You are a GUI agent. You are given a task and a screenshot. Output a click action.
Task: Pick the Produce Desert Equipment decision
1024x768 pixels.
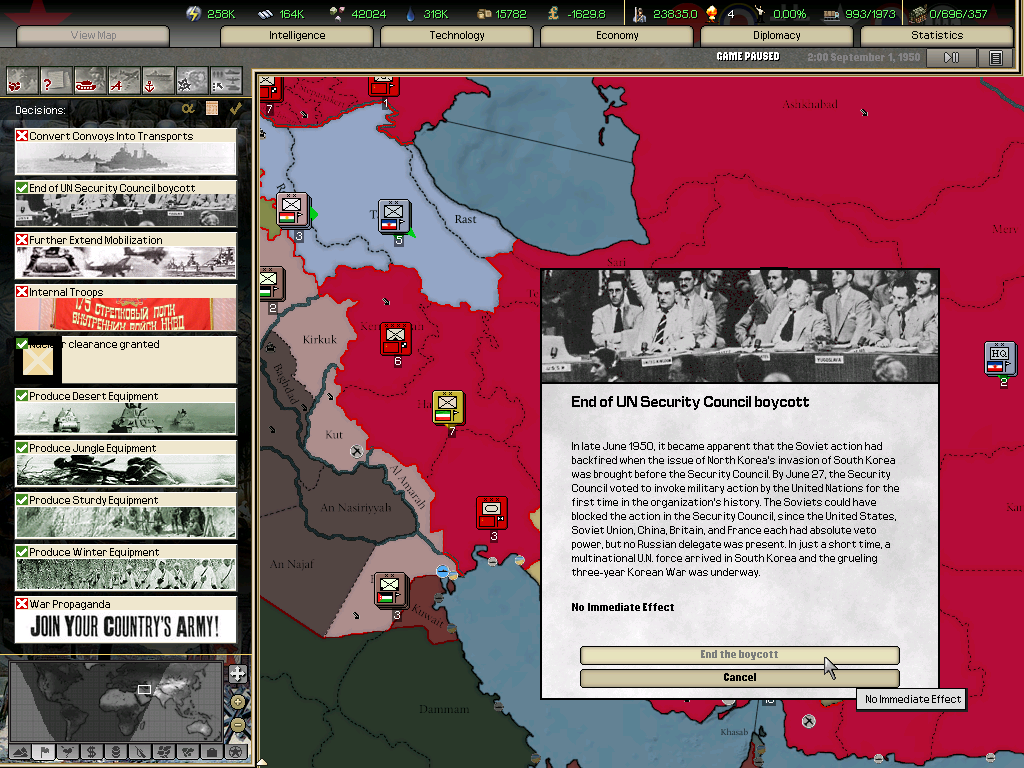(x=126, y=411)
